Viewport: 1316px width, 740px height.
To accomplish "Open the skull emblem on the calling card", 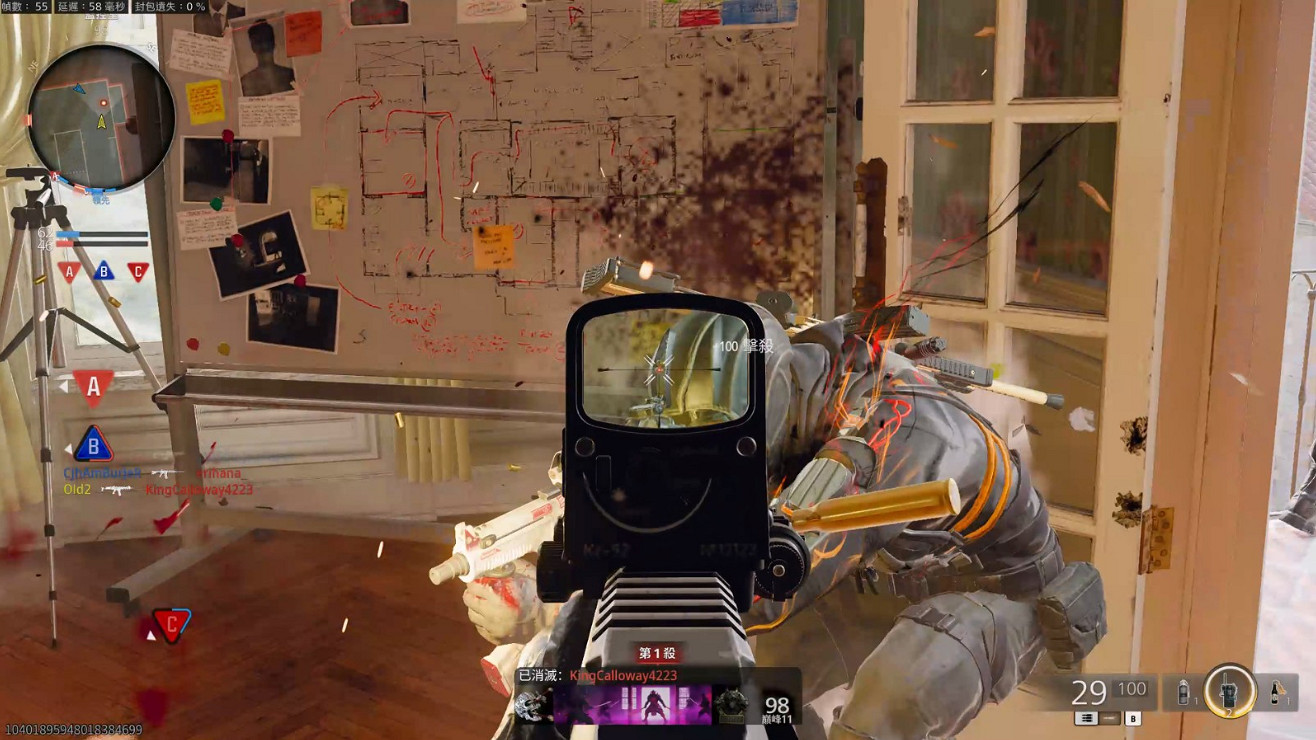I will tap(531, 706).
